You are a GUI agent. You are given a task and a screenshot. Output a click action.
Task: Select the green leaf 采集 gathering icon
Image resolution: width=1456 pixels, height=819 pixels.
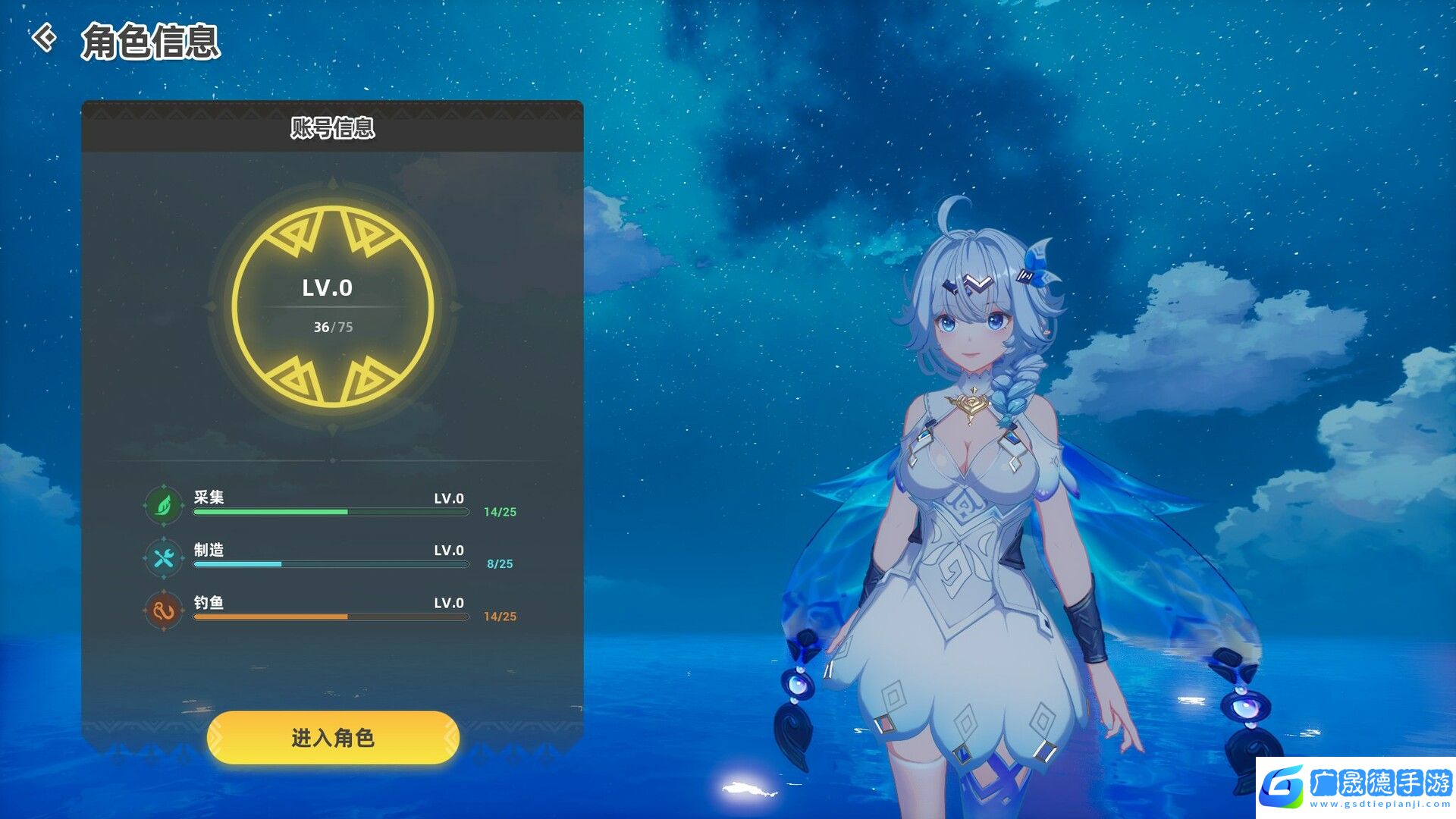pyautogui.click(x=164, y=505)
